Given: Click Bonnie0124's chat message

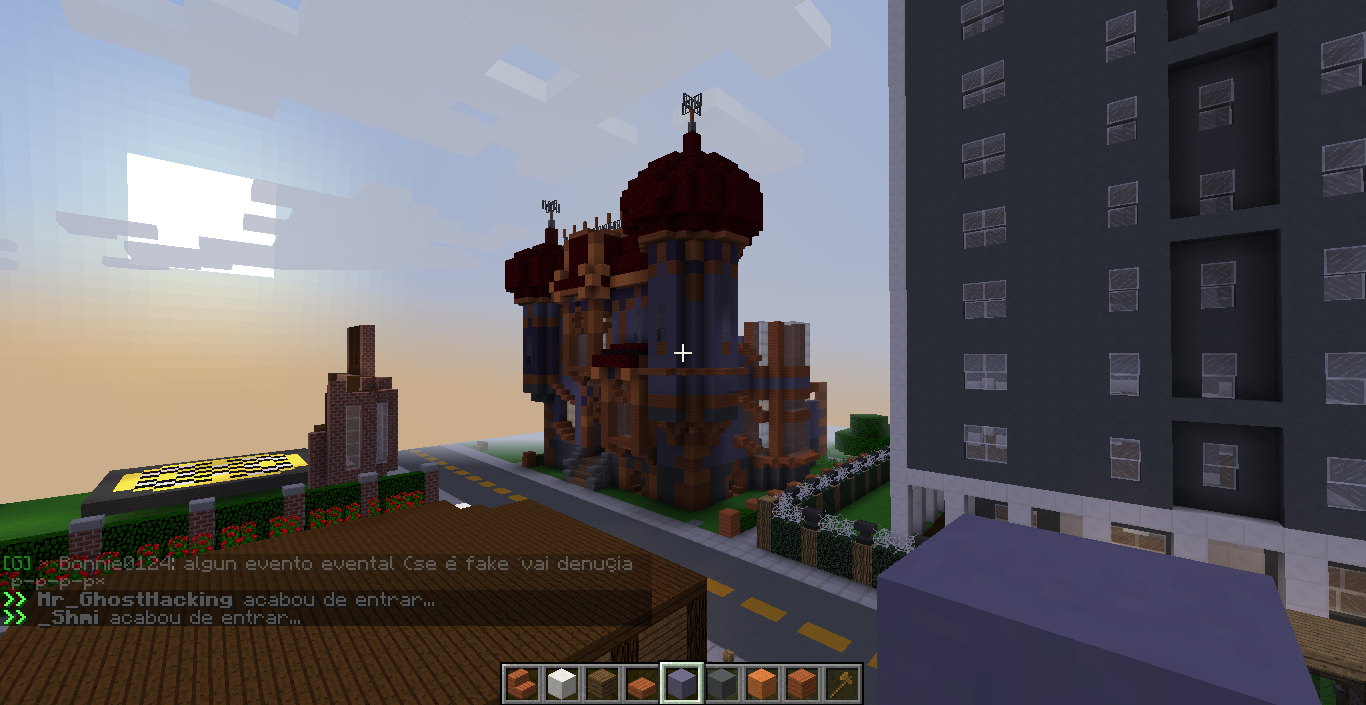Looking at the screenshot, I should 320,564.
